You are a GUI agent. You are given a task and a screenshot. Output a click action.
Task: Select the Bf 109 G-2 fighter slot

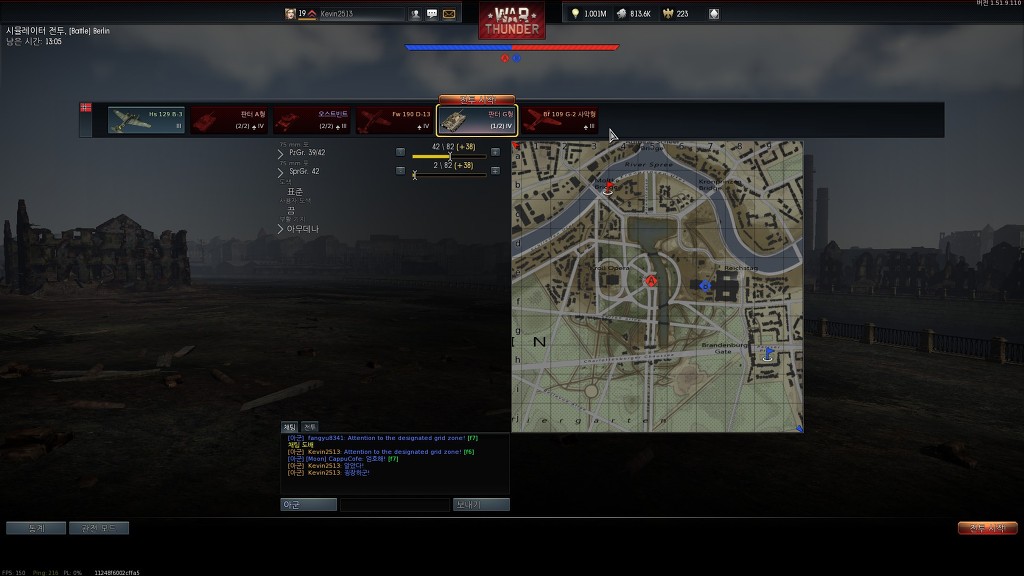pos(560,120)
